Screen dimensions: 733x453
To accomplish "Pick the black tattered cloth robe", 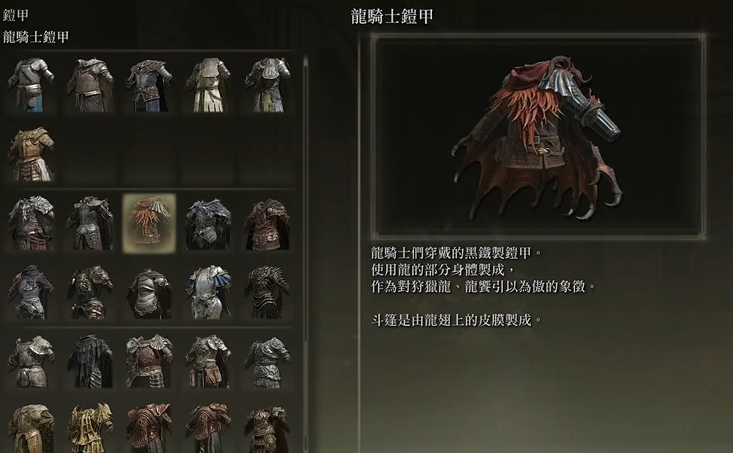I will click(90, 360).
